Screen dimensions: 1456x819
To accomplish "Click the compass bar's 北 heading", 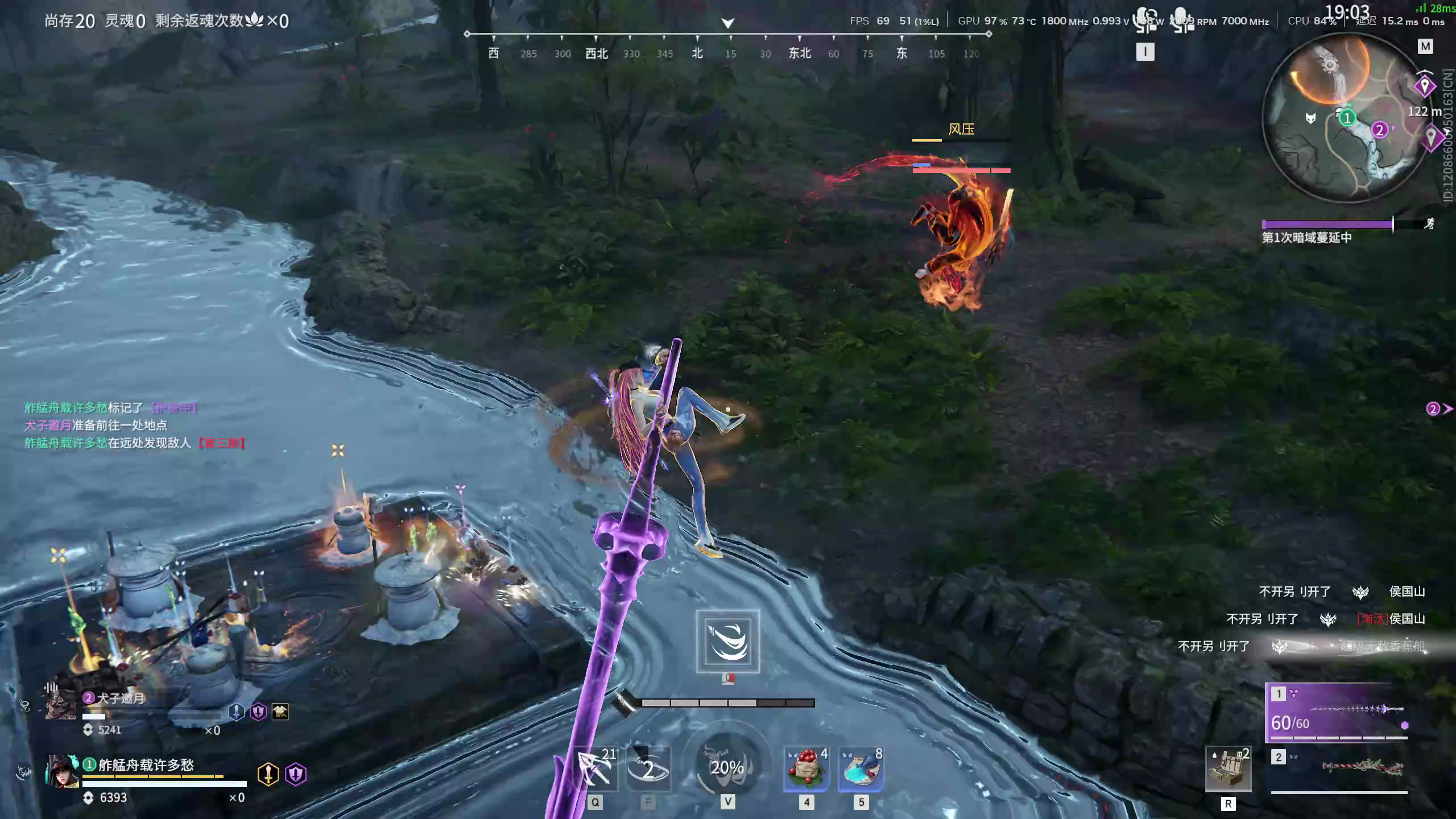I will coord(697,53).
